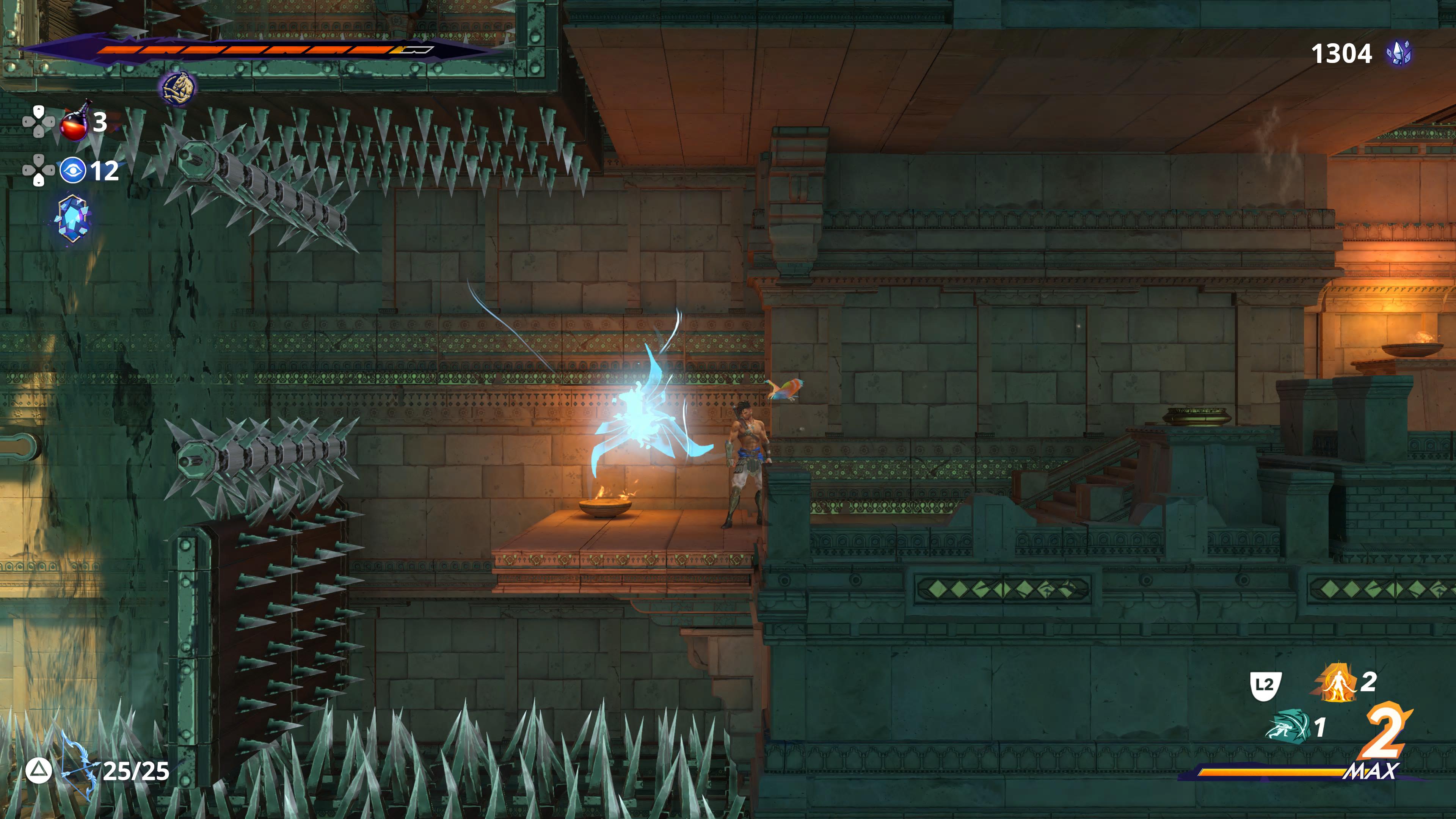The height and width of the screenshot is (819, 1456).
Task: Click the round horse emblem under health bar
Action: [x=179, y=88]
